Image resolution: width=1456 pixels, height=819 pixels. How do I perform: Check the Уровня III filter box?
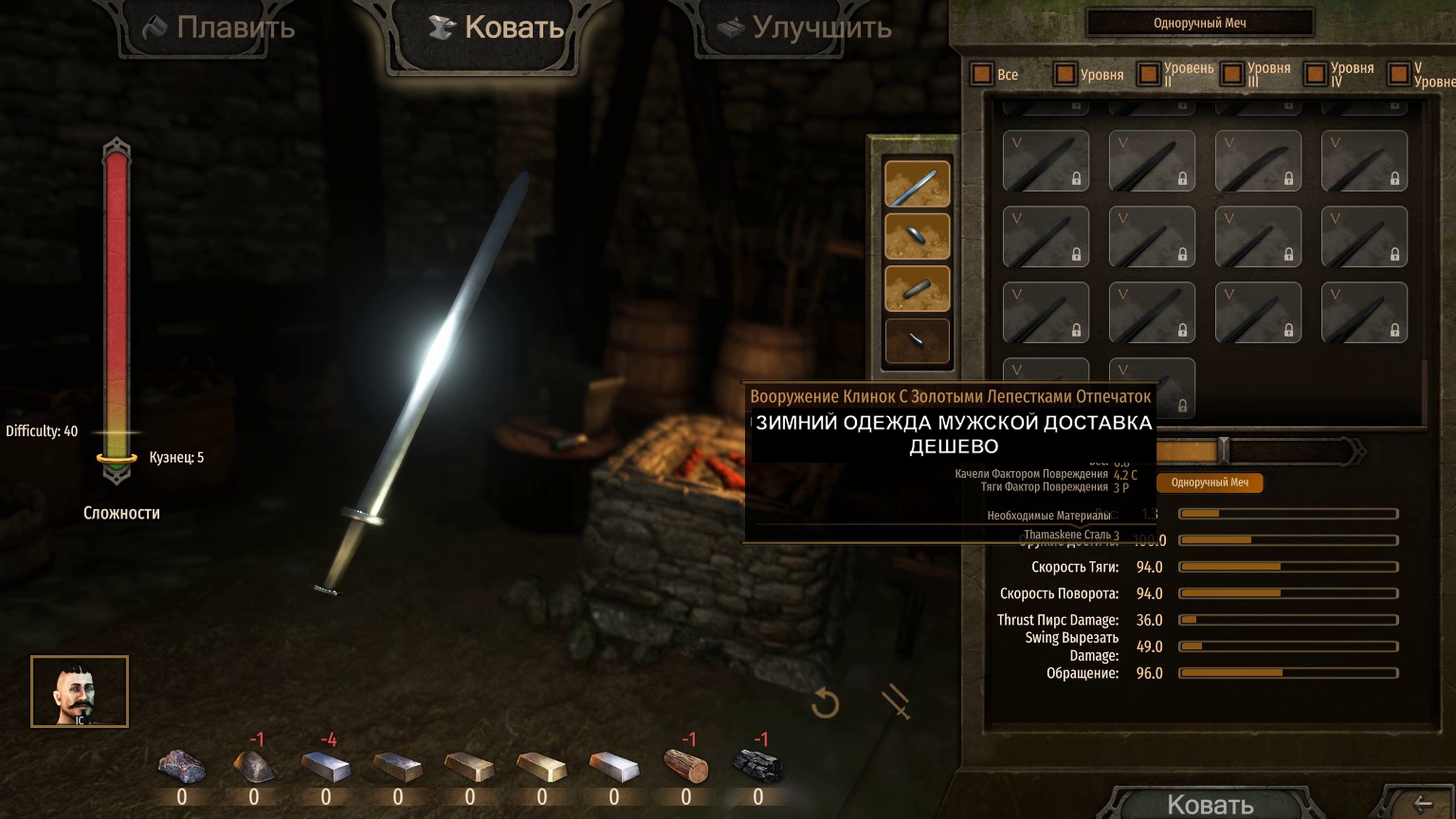pos(1232,74)
